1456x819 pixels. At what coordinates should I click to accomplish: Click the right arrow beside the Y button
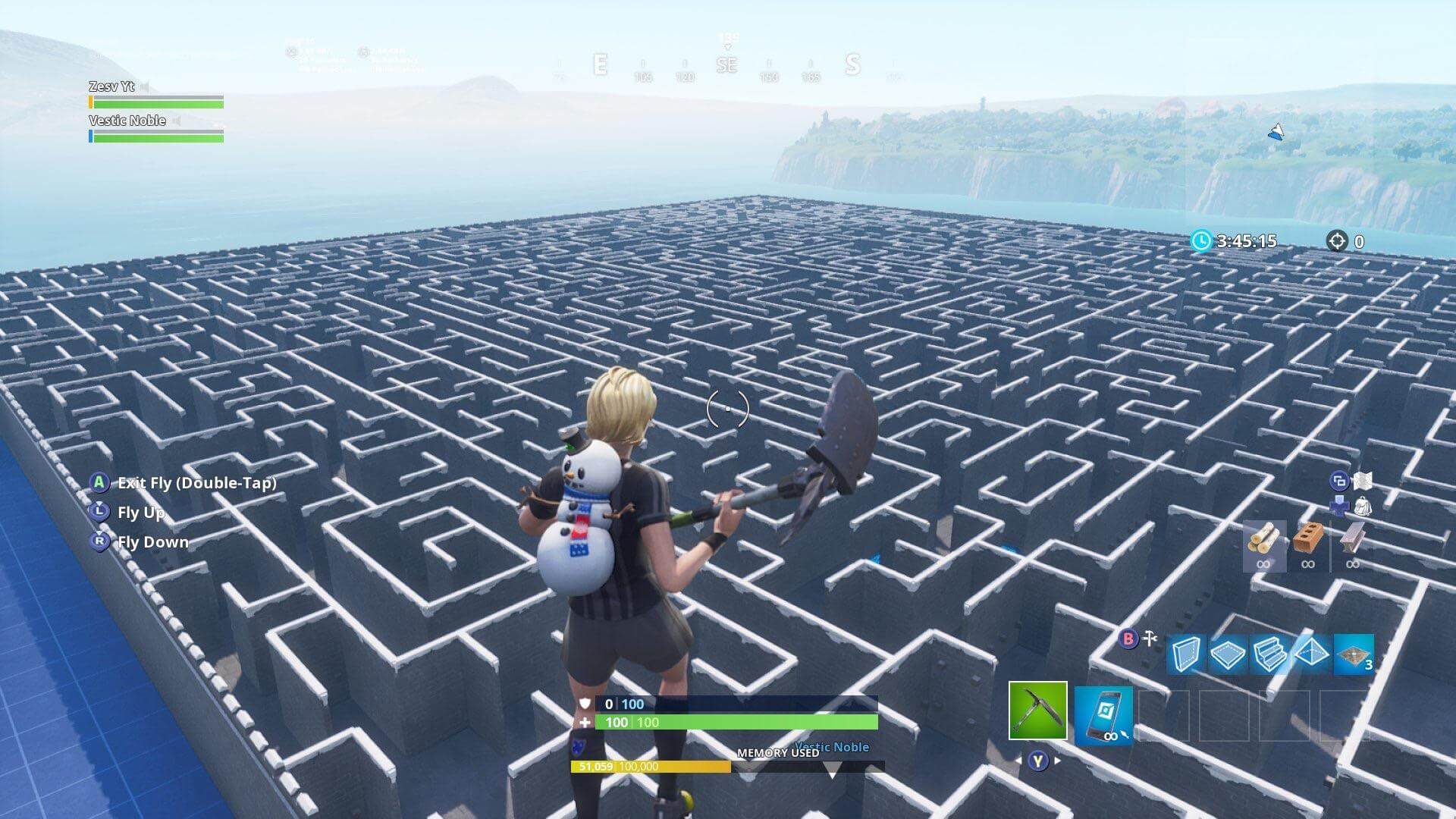[1057, 760]
